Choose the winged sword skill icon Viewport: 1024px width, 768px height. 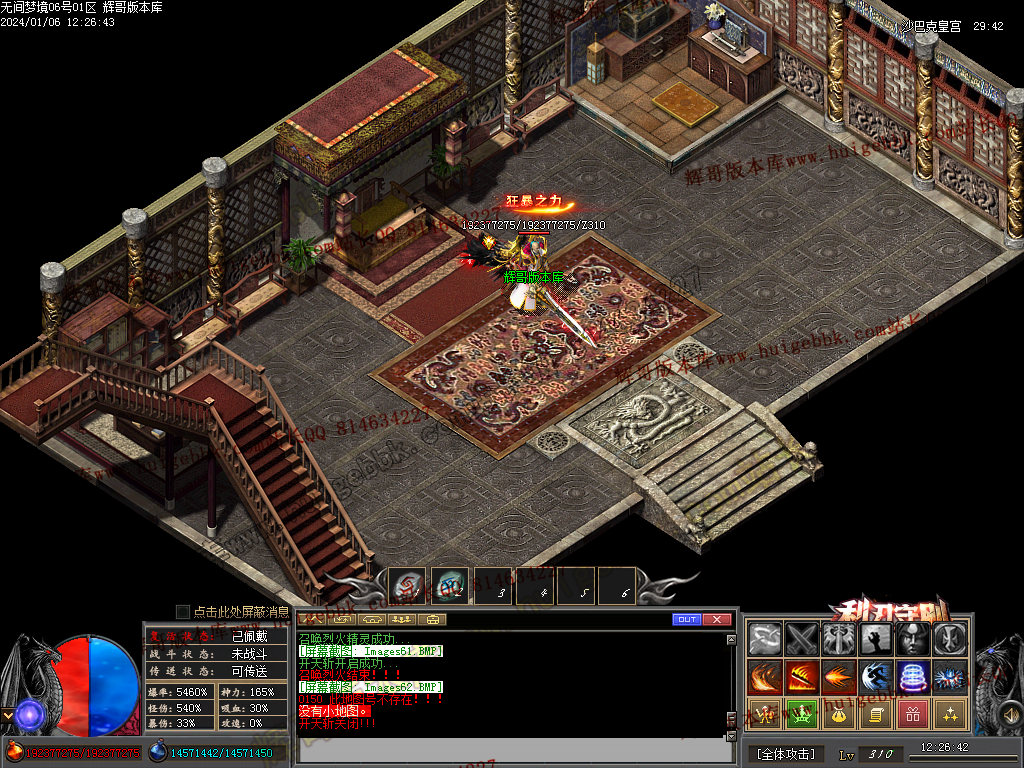click(838, 639)
